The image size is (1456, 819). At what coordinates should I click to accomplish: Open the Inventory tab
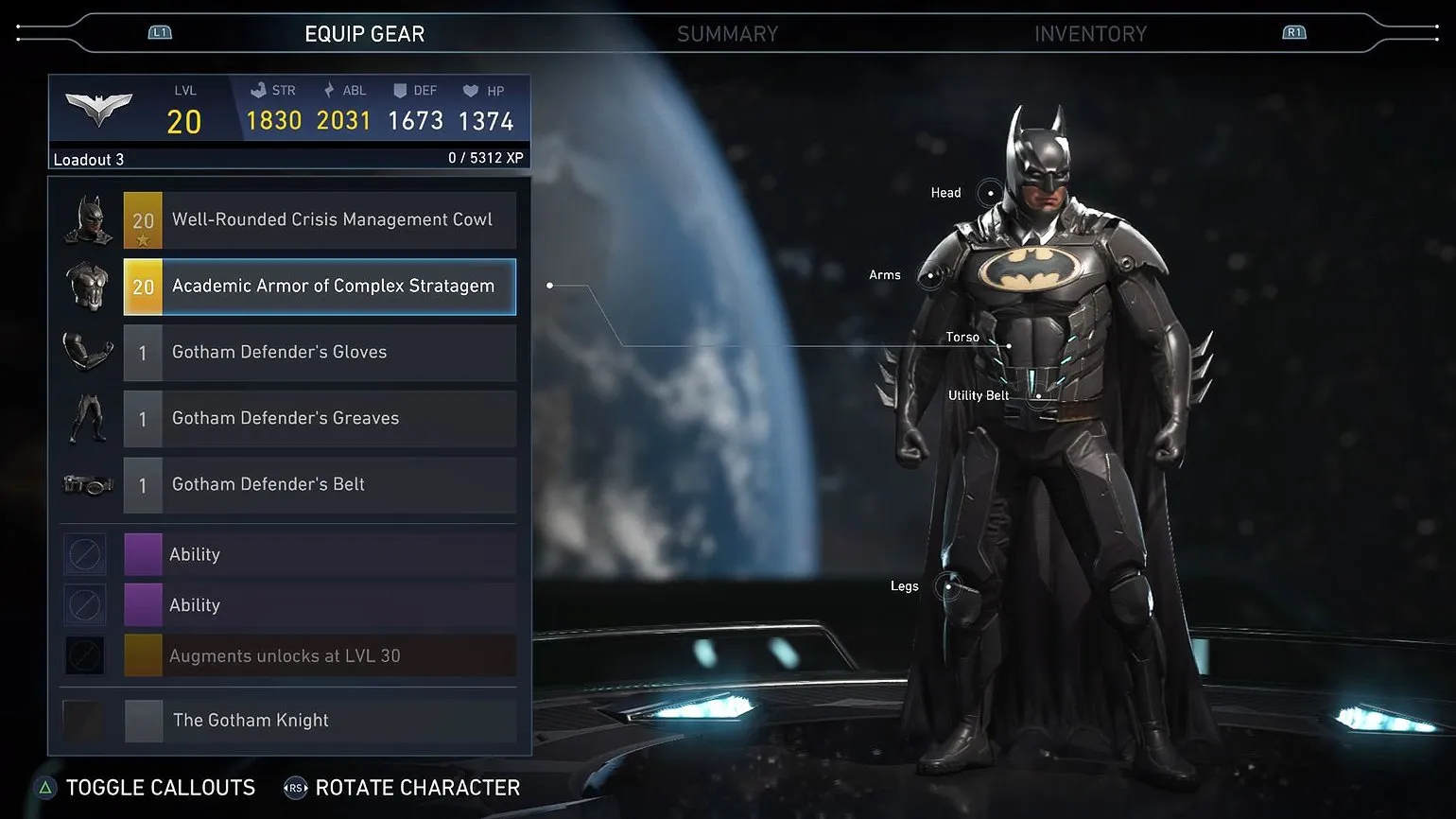coord(1090,34)
